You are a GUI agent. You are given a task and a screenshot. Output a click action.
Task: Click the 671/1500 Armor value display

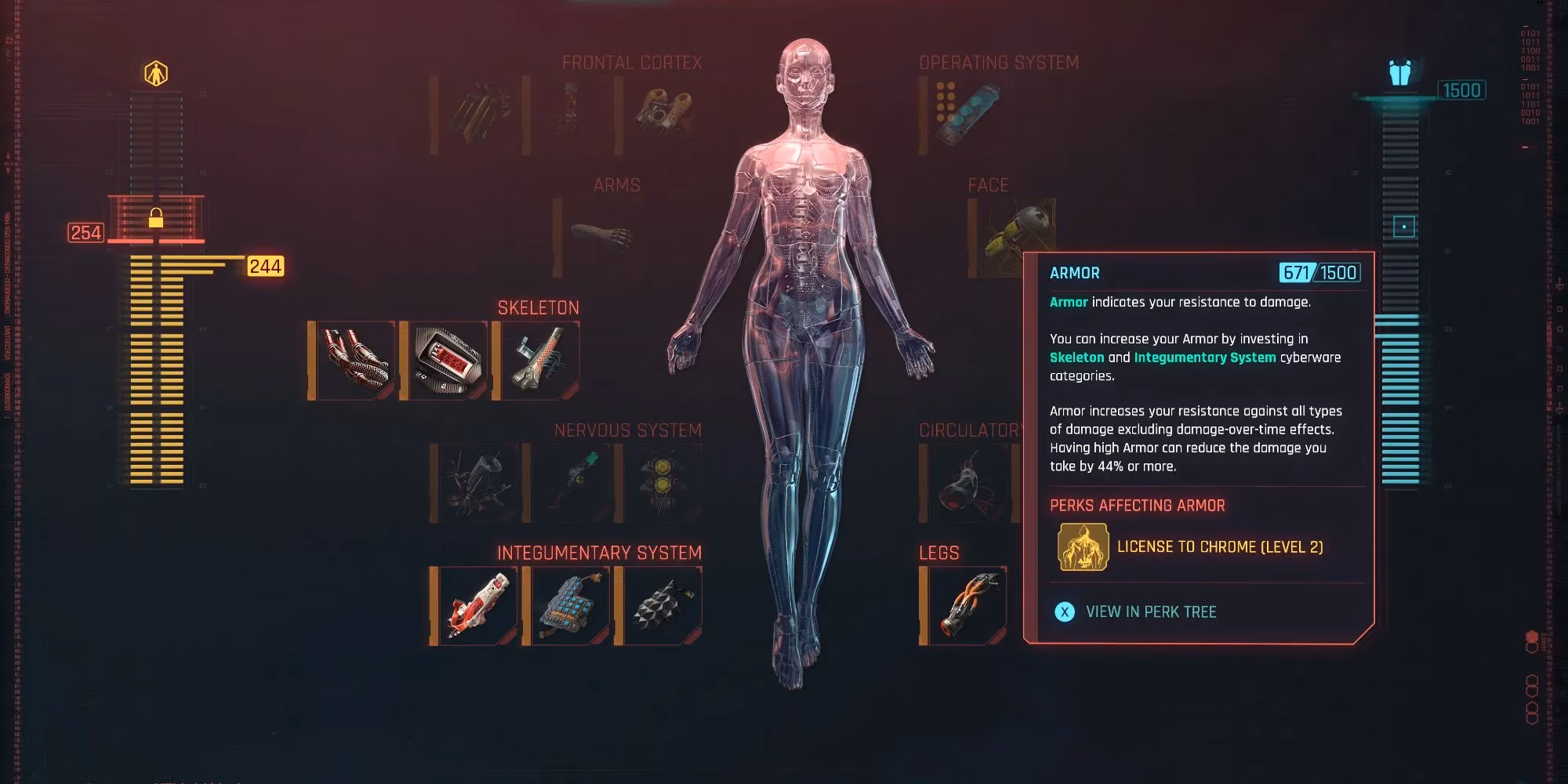pos(1327,273)
